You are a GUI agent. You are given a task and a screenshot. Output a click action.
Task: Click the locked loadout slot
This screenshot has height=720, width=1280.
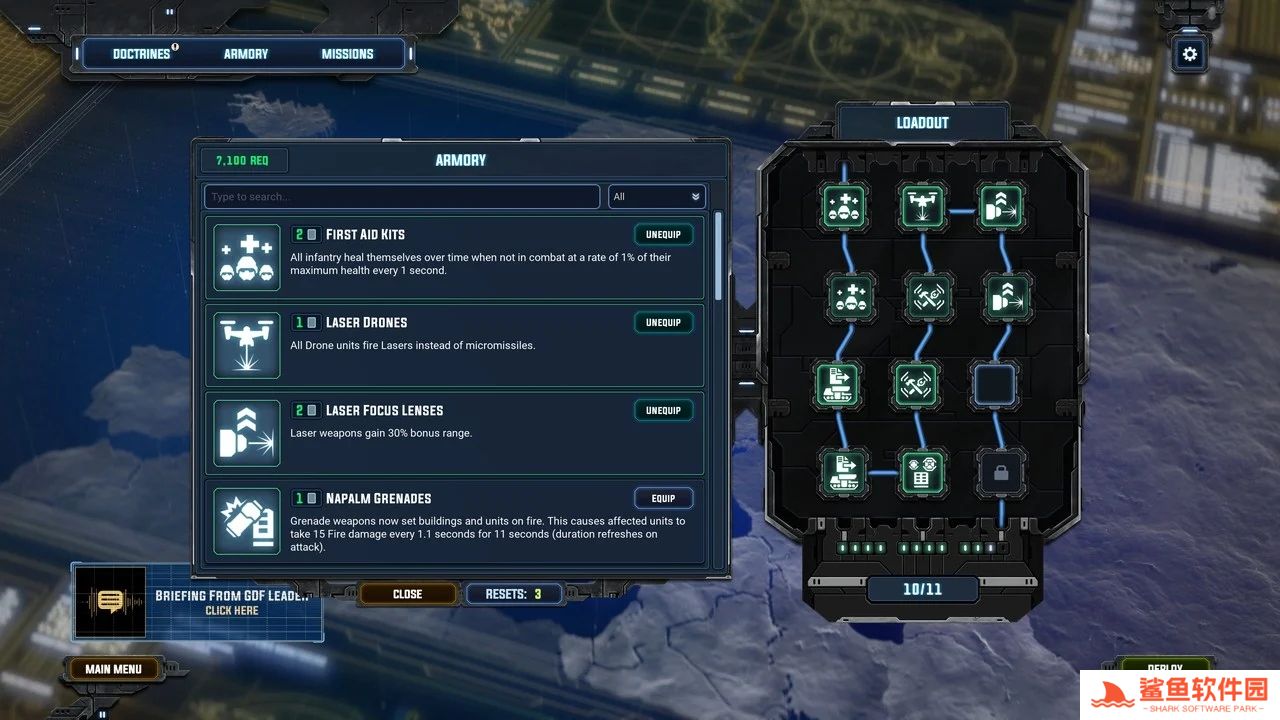tap(1000, 472)
